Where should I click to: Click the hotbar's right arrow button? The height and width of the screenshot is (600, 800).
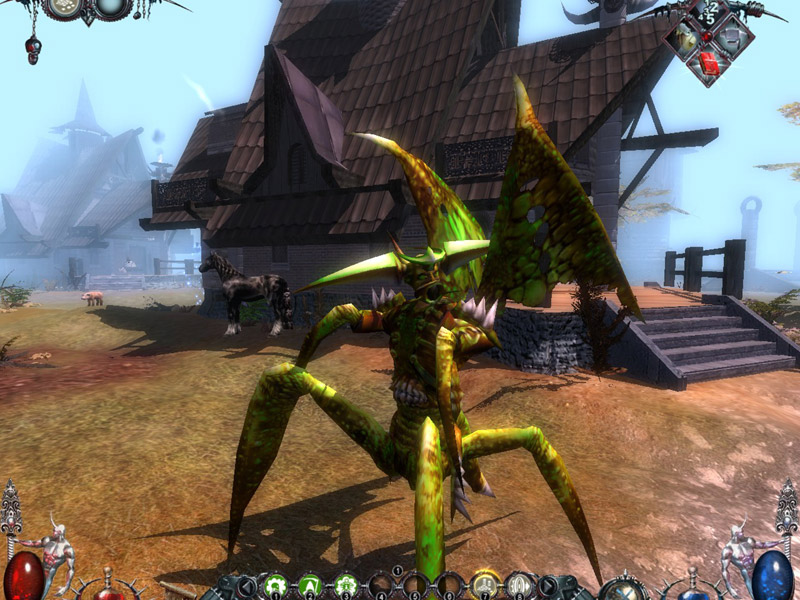tap(549, 586)
